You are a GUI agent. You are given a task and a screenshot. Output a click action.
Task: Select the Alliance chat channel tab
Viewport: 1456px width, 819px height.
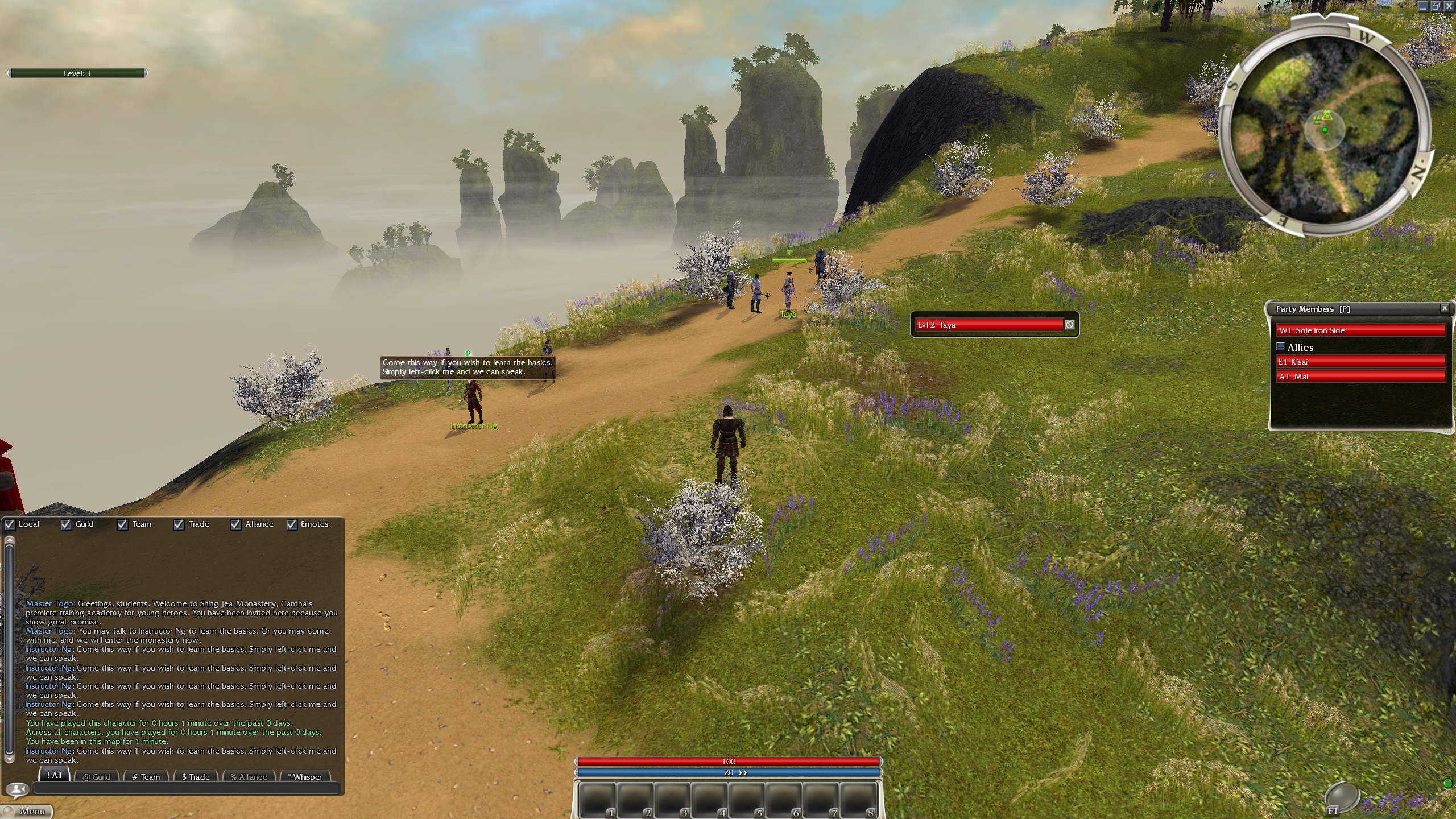point(249,777)
